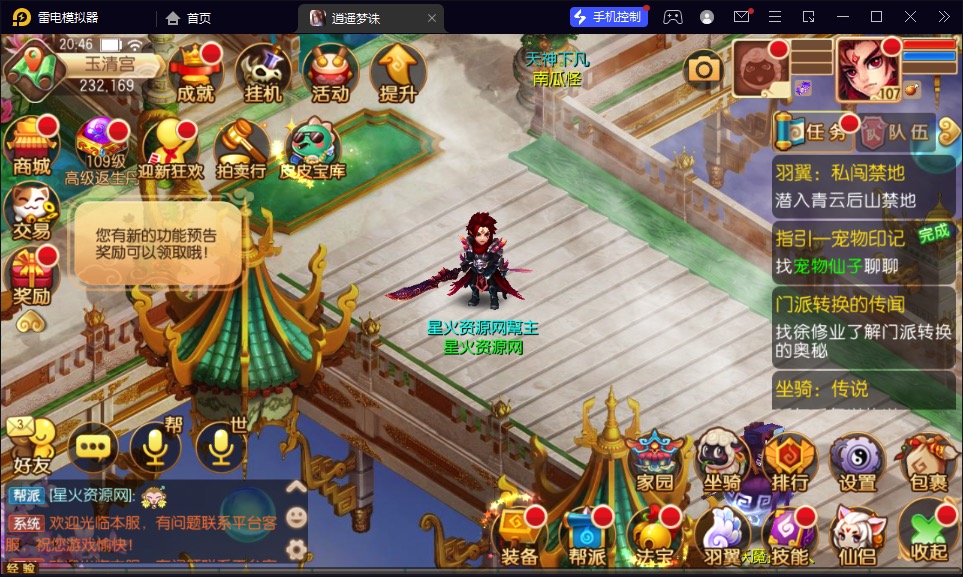Viewport: 963px width, 577px height.
Task: Open the 商城 shop
Action: pos(31,147)
